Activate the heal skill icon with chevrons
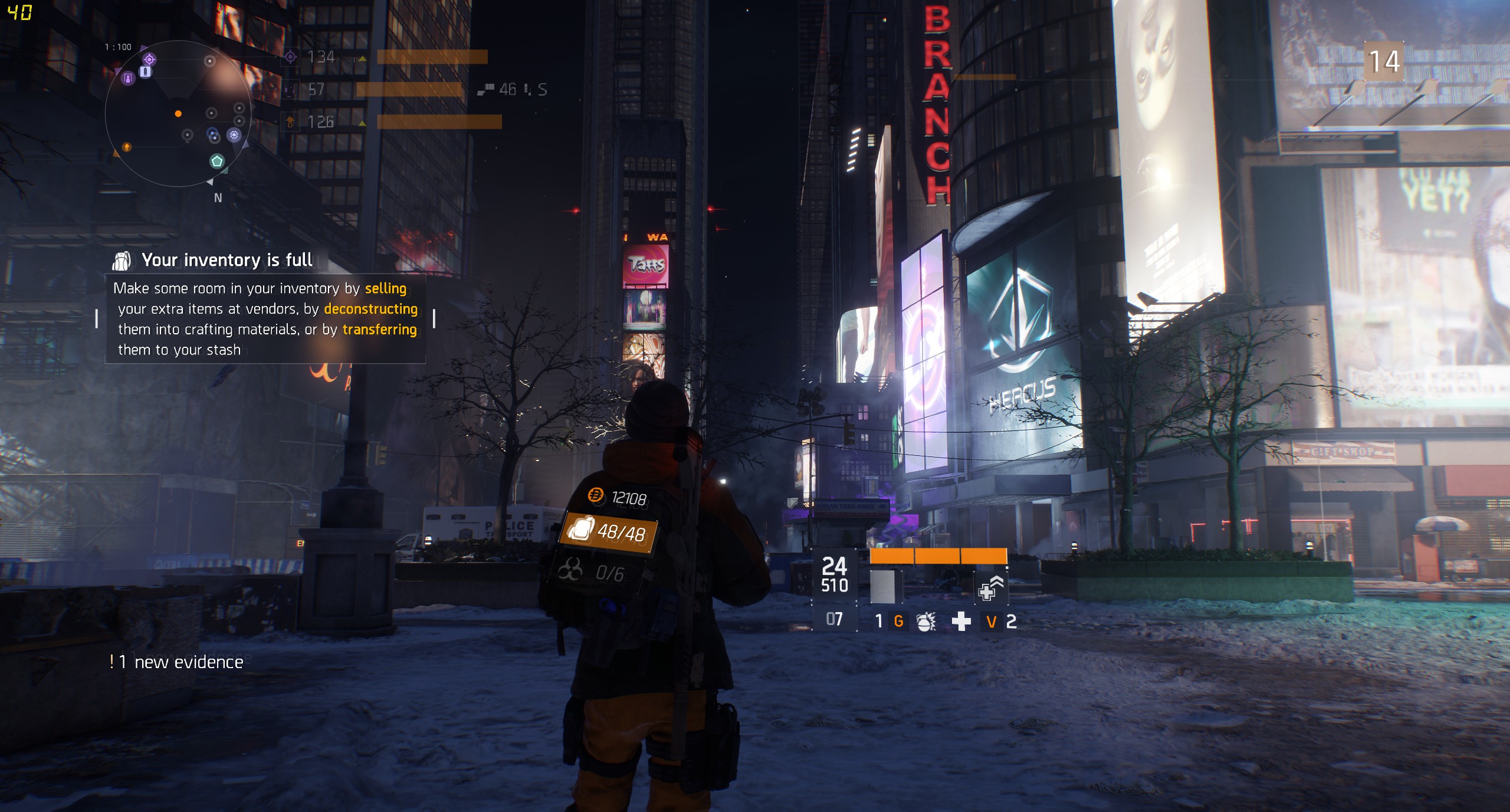Viewport: 1510px width, 812px height. [x=990, y=588]
